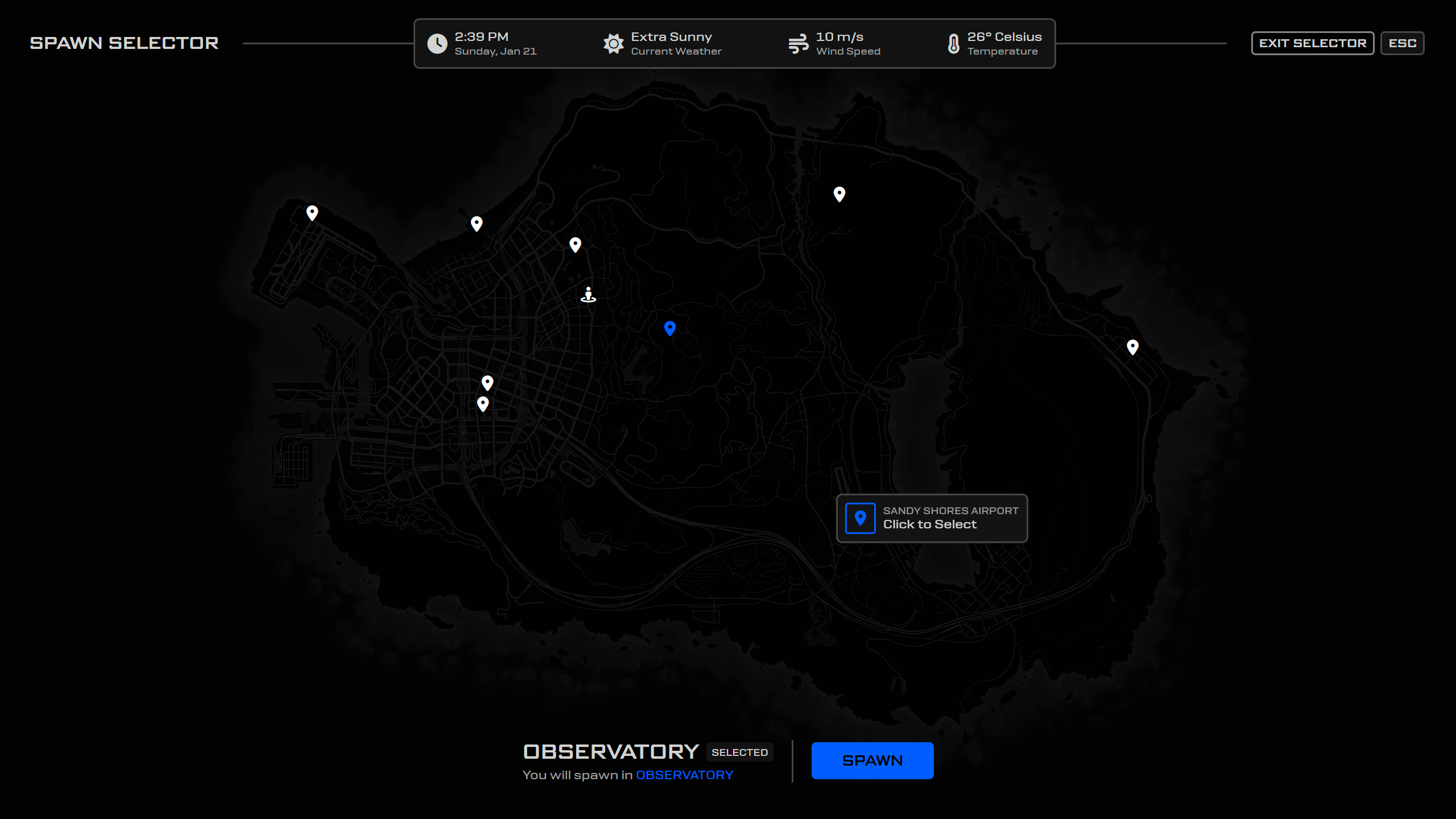Click the SELECTED badge next to Observatory
Image resolution: width=1456 pixels, height=819 pixels.
click(739, 752)
